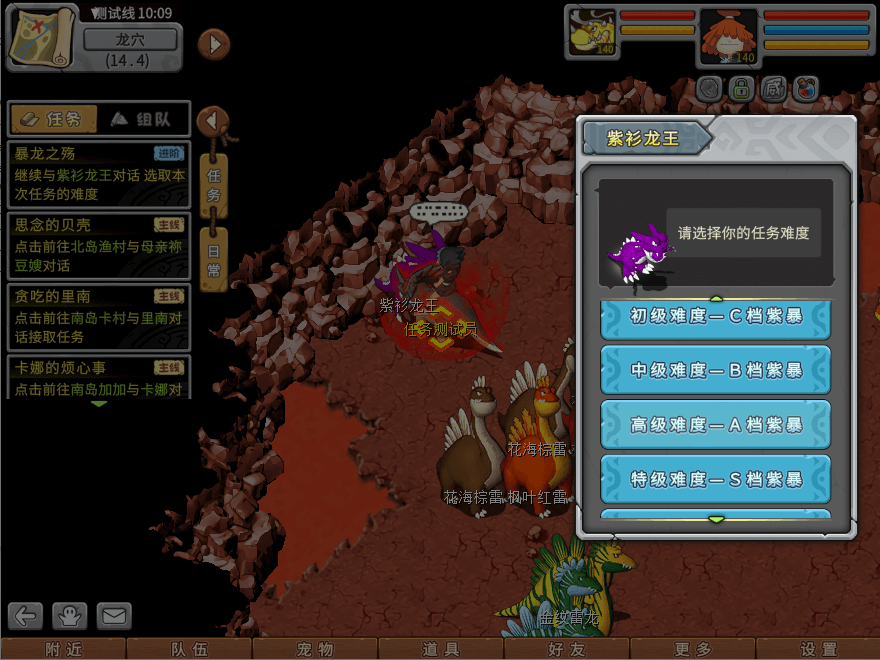Toggle the green padlock icon
This screenshot has width=880, height=660.
pos(741,89)
